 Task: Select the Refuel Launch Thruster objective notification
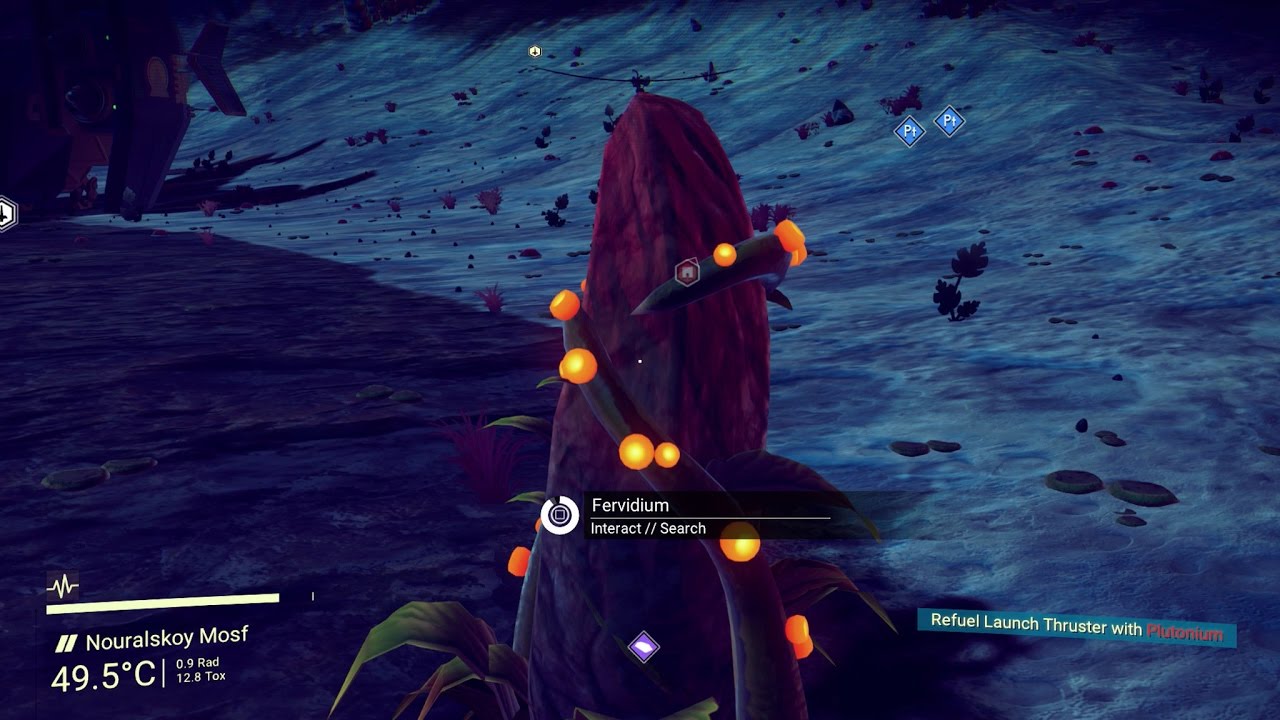point(1076,627)
